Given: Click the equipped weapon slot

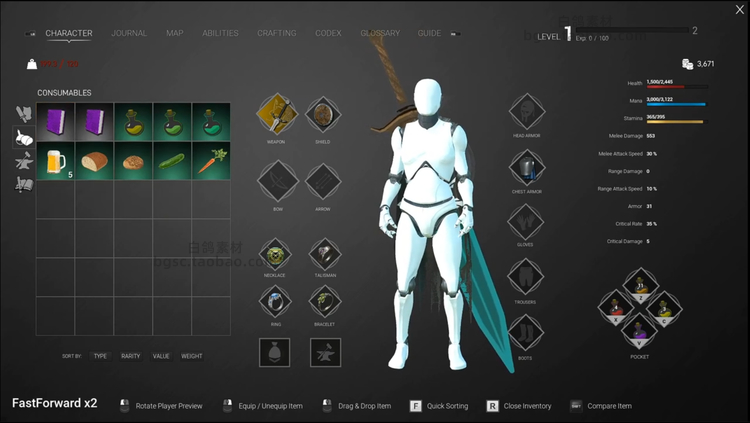Looking at the screenshot, I should click(277, 115).
